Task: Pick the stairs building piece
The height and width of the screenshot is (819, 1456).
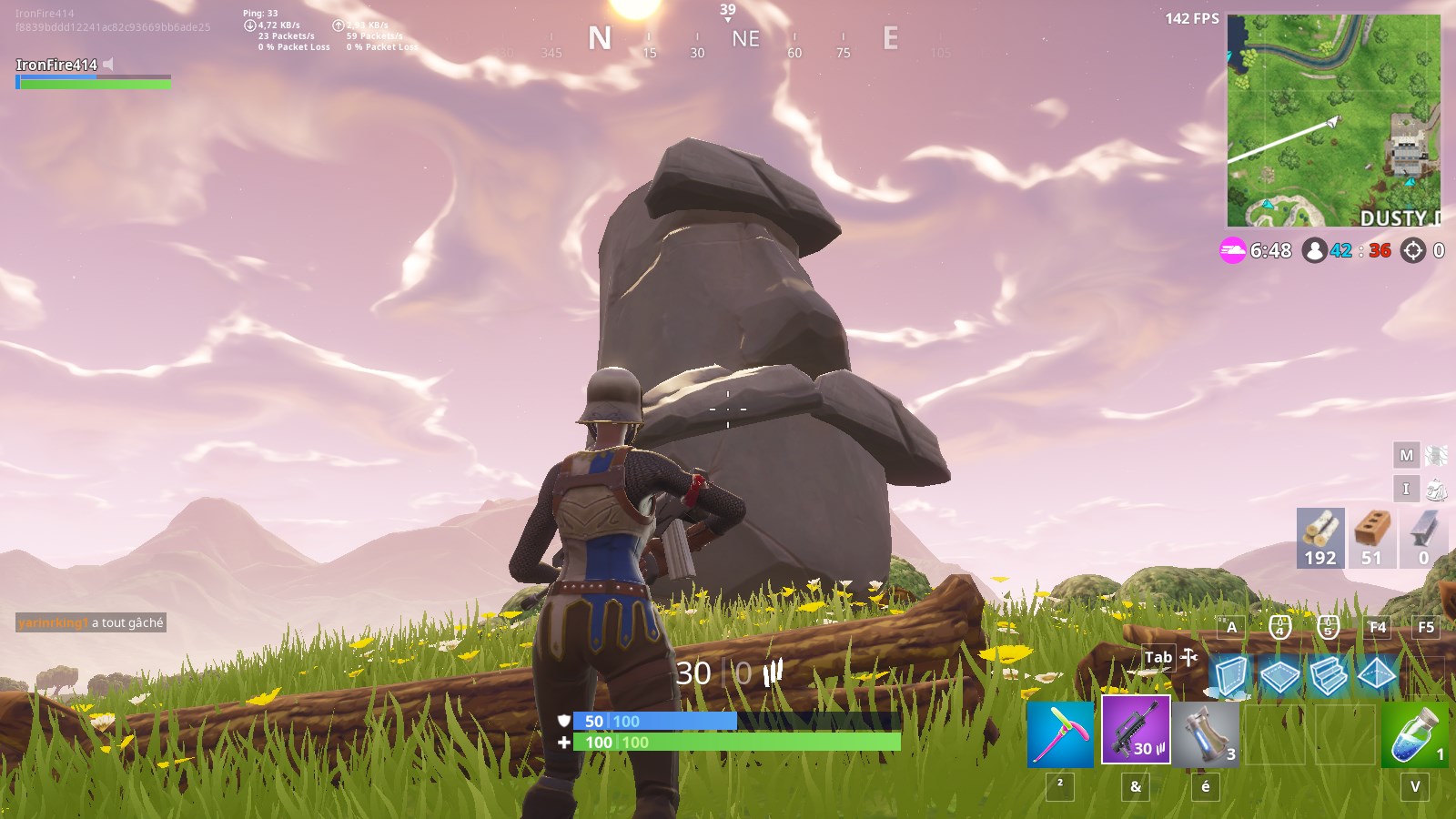Action: (1328, 676)
